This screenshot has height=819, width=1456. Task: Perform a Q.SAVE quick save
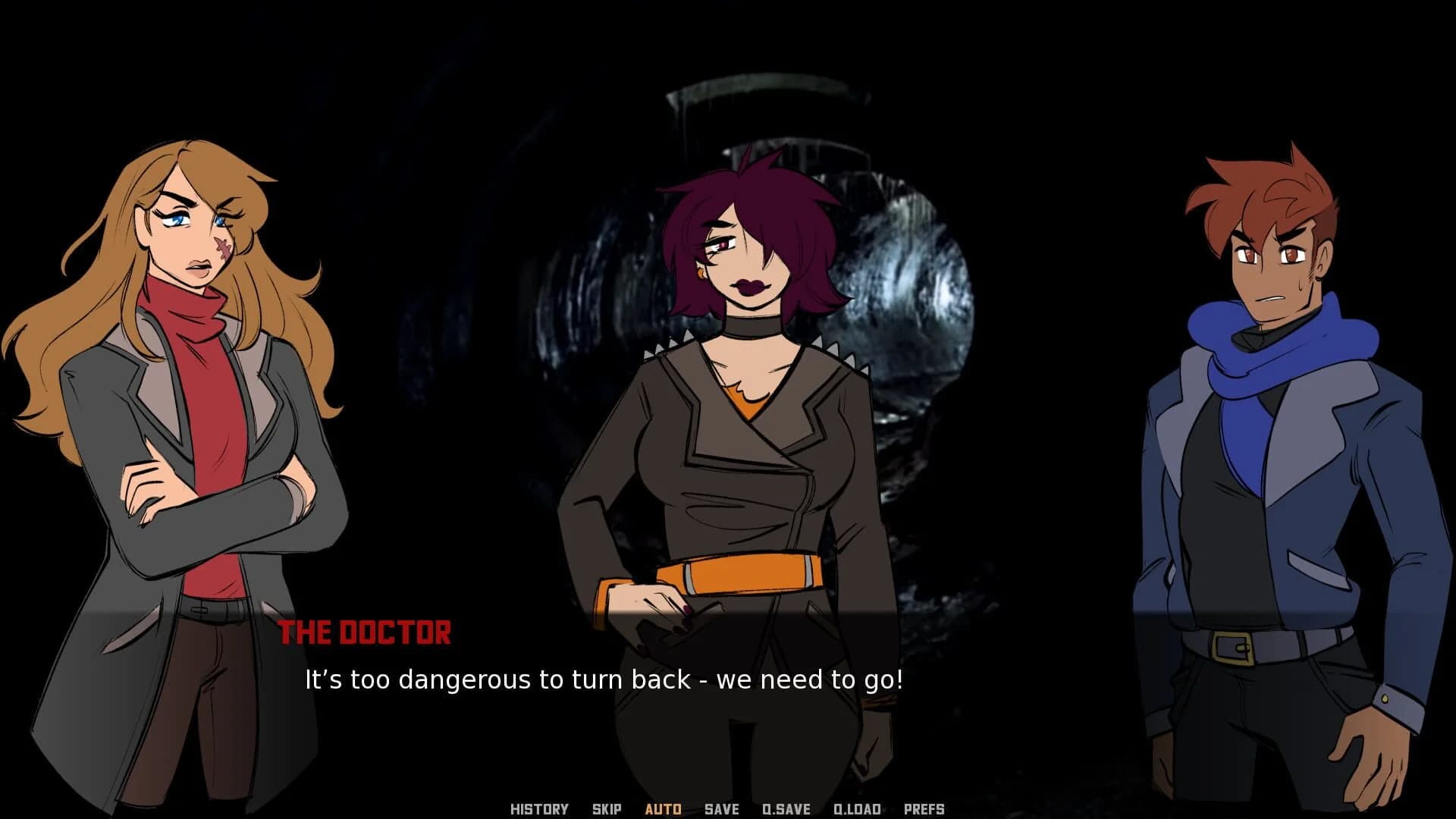[x=787, y=809]
